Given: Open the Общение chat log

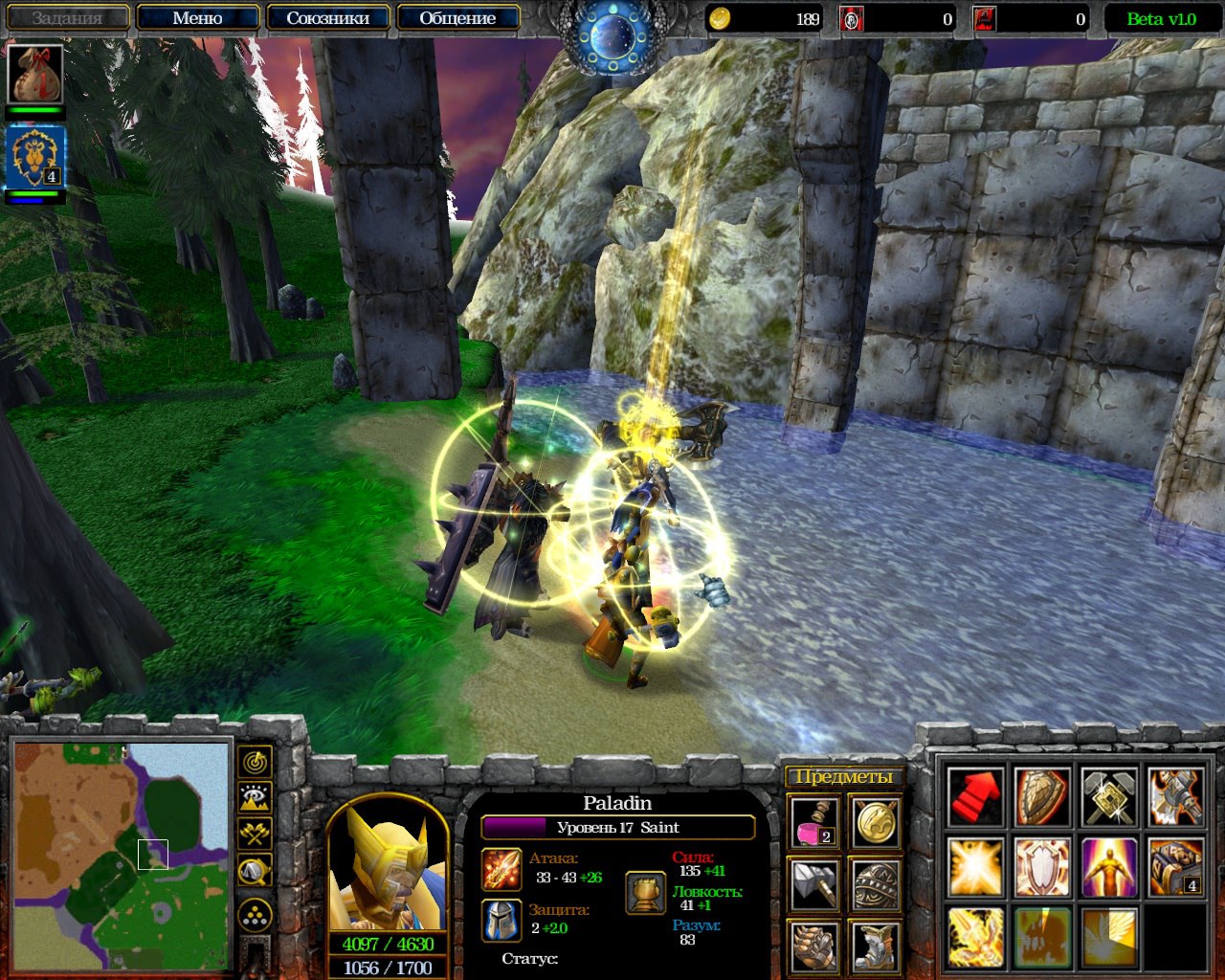Looking at the screenshot, I should (x=457, y=18).
